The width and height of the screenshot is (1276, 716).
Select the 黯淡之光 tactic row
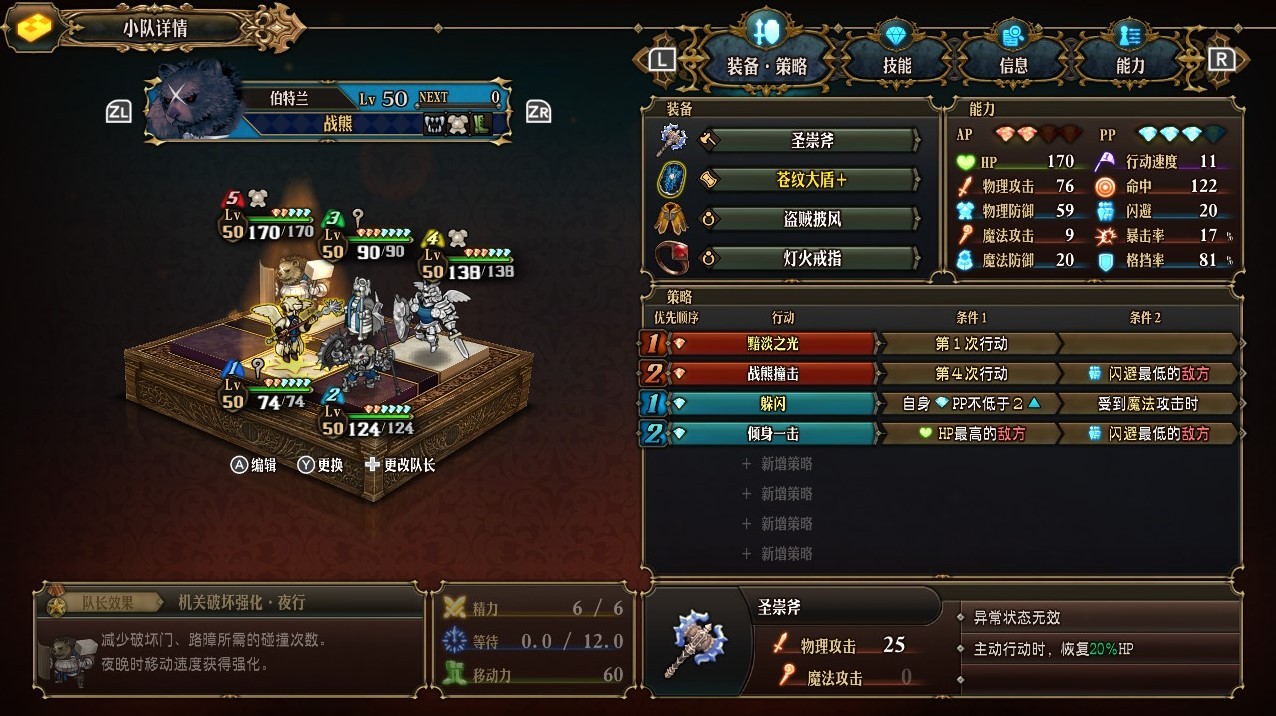[x=774, y=344]
